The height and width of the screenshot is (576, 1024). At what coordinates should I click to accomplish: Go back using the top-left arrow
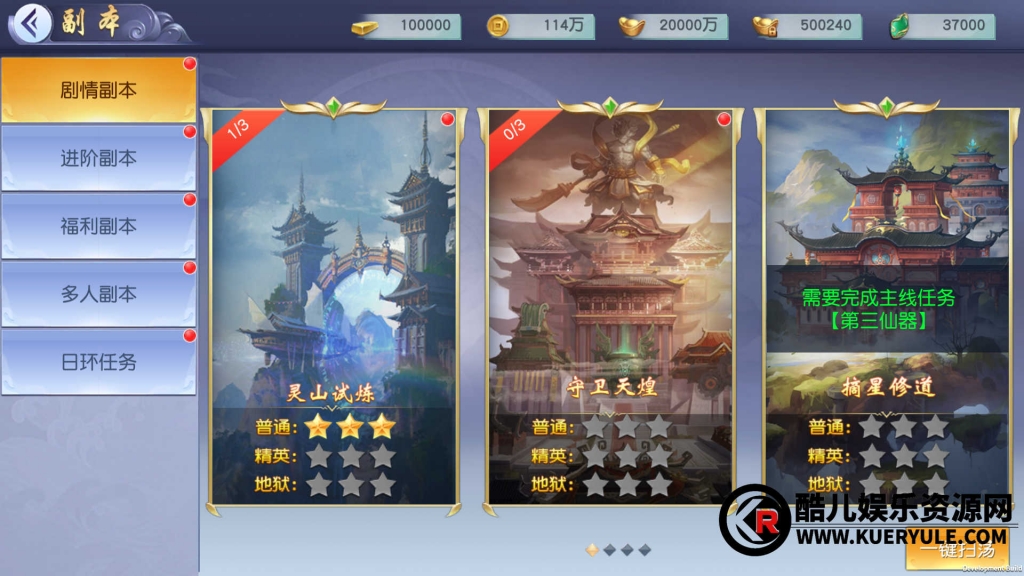33,23
